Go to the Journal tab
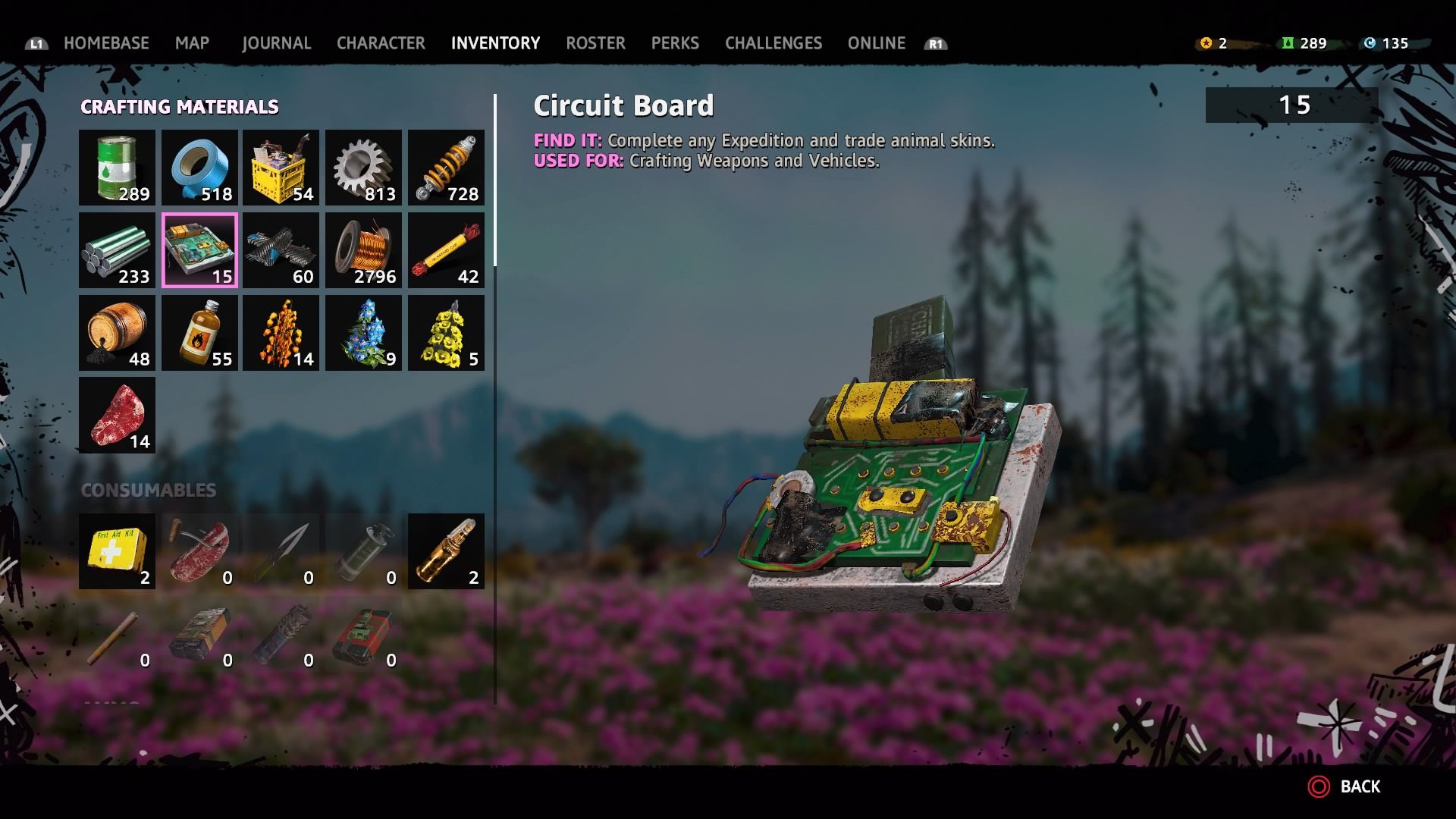The height and width of the screenshot is (819, 1456). [276, 43]
